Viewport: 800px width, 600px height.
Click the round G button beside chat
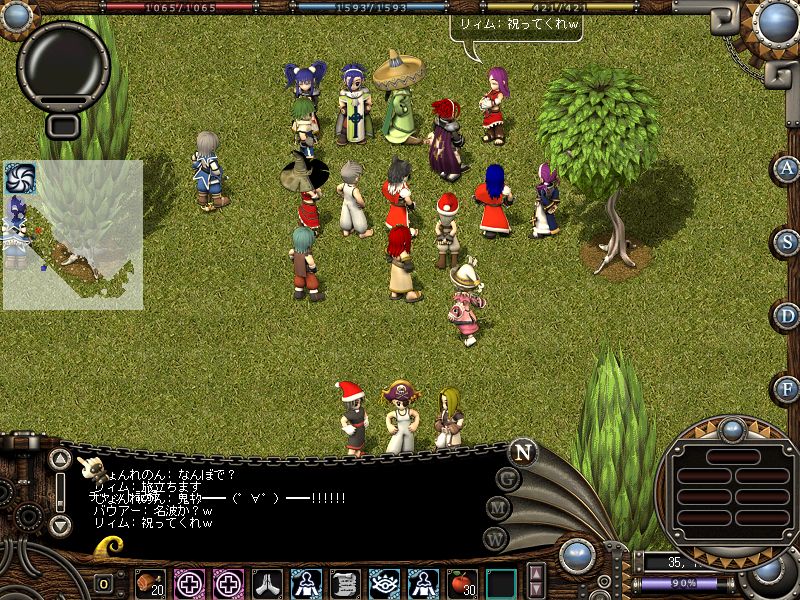tap(508, 479)
